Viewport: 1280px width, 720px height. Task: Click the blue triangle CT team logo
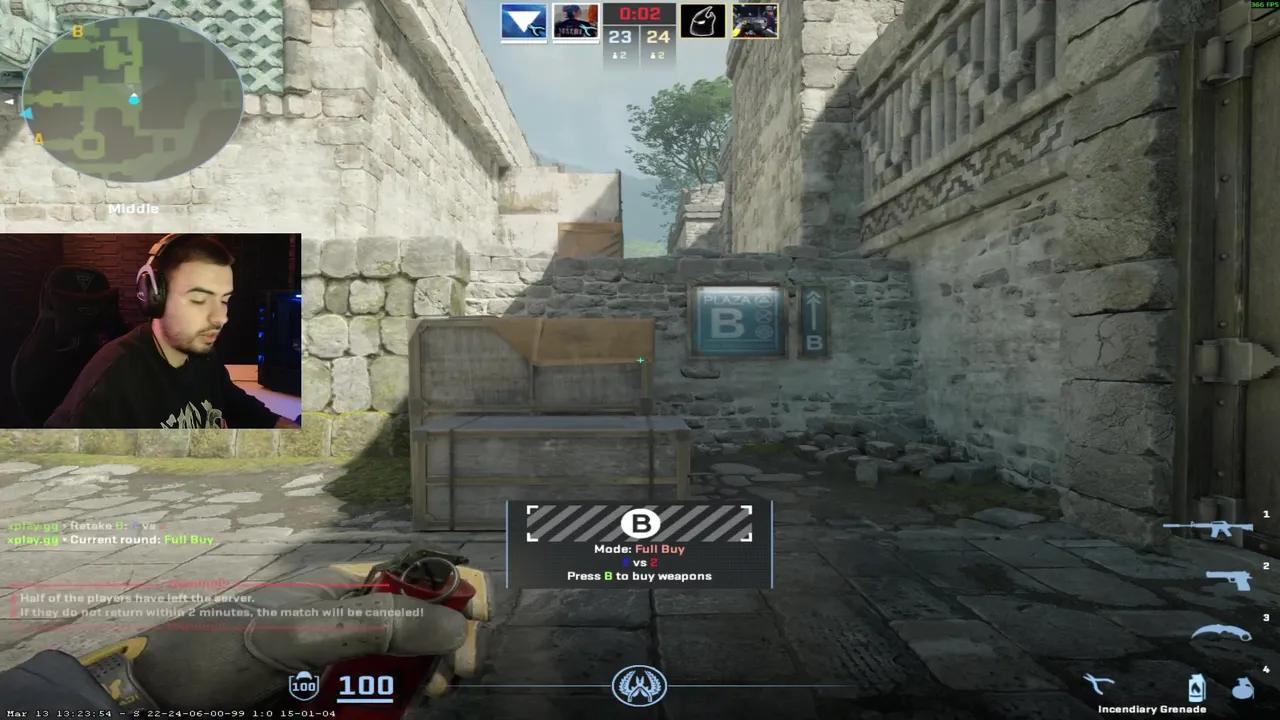pyautogui.click(x=524, y=22)
